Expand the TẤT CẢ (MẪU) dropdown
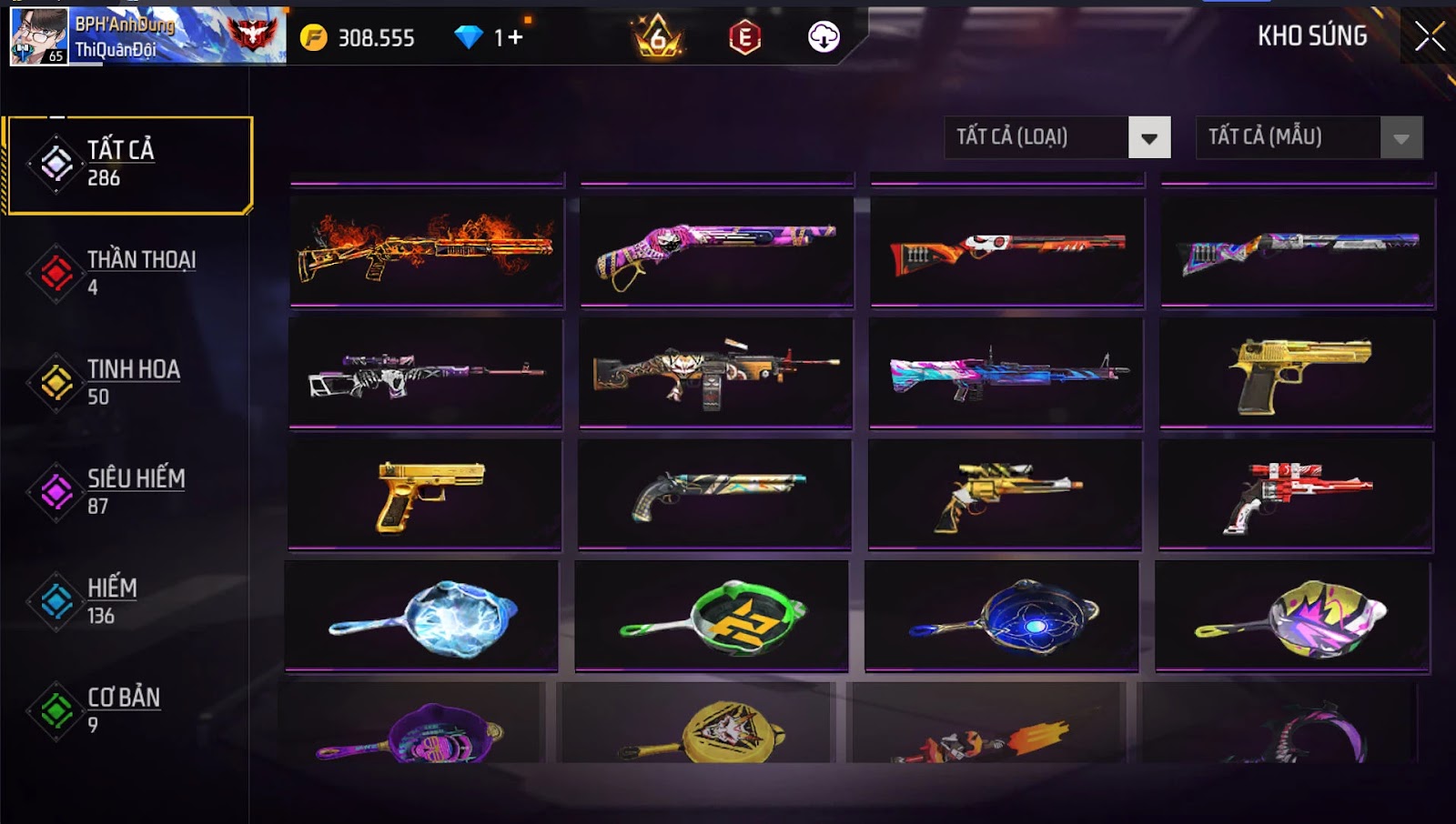The height and width of the screenshot is (824, 1456). (x=1309, y=137)
